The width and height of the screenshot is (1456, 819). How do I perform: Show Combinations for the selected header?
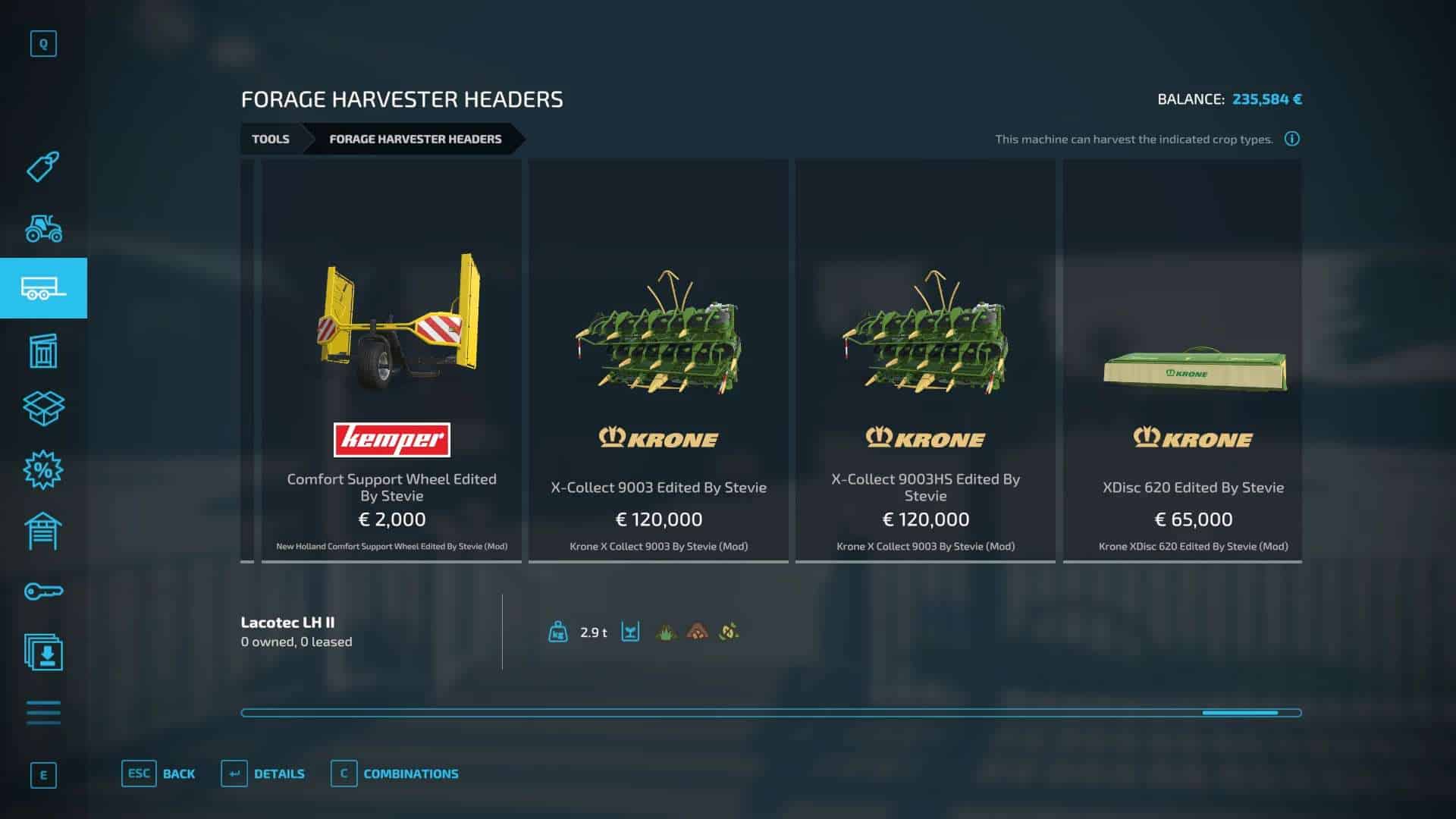(395, 773)
